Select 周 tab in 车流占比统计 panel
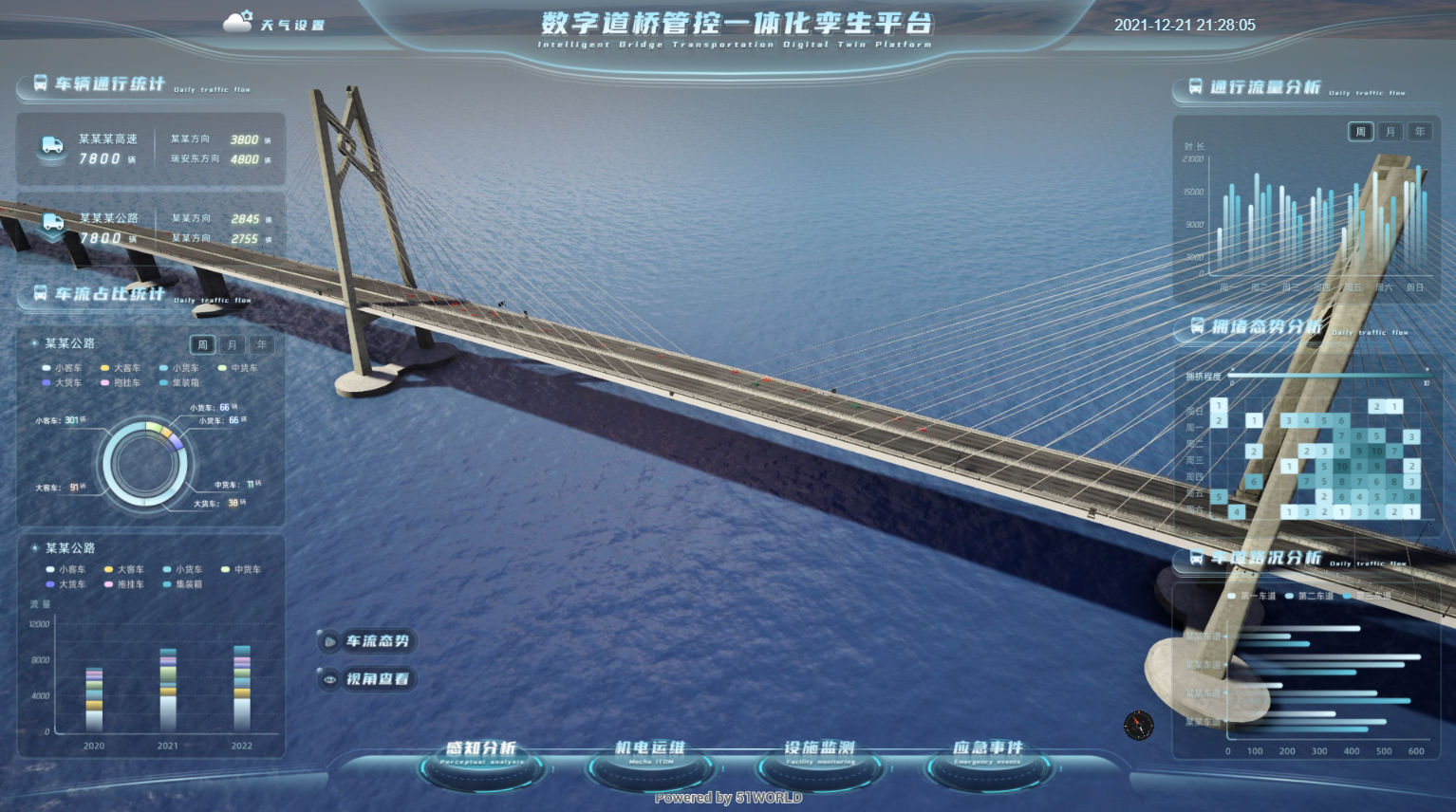Screen dimensions: 1456x812 click(202, 344)
